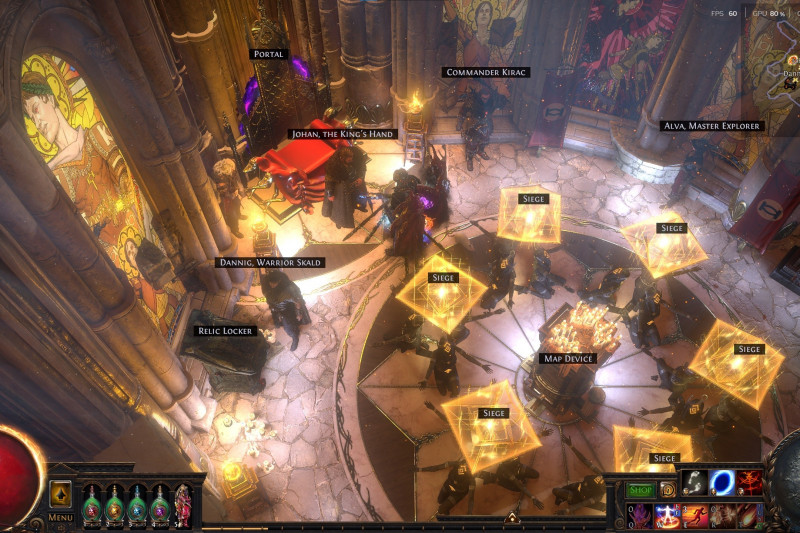Select the footprints move skill icon

[696, 483]
